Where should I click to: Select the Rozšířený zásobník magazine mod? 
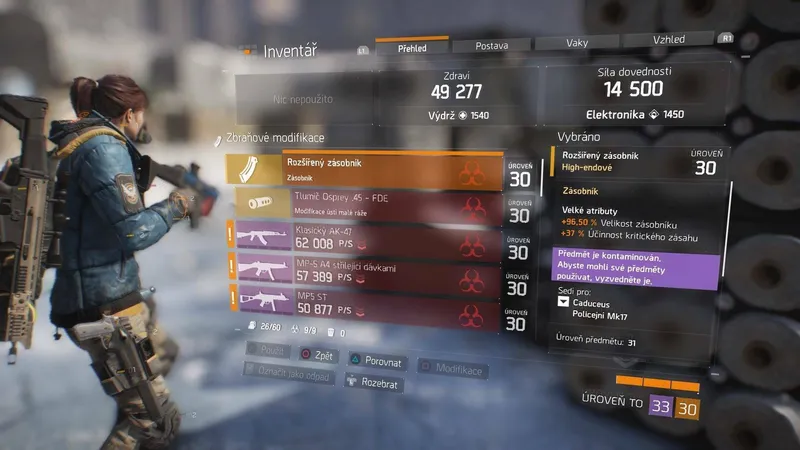pos(364,170)
